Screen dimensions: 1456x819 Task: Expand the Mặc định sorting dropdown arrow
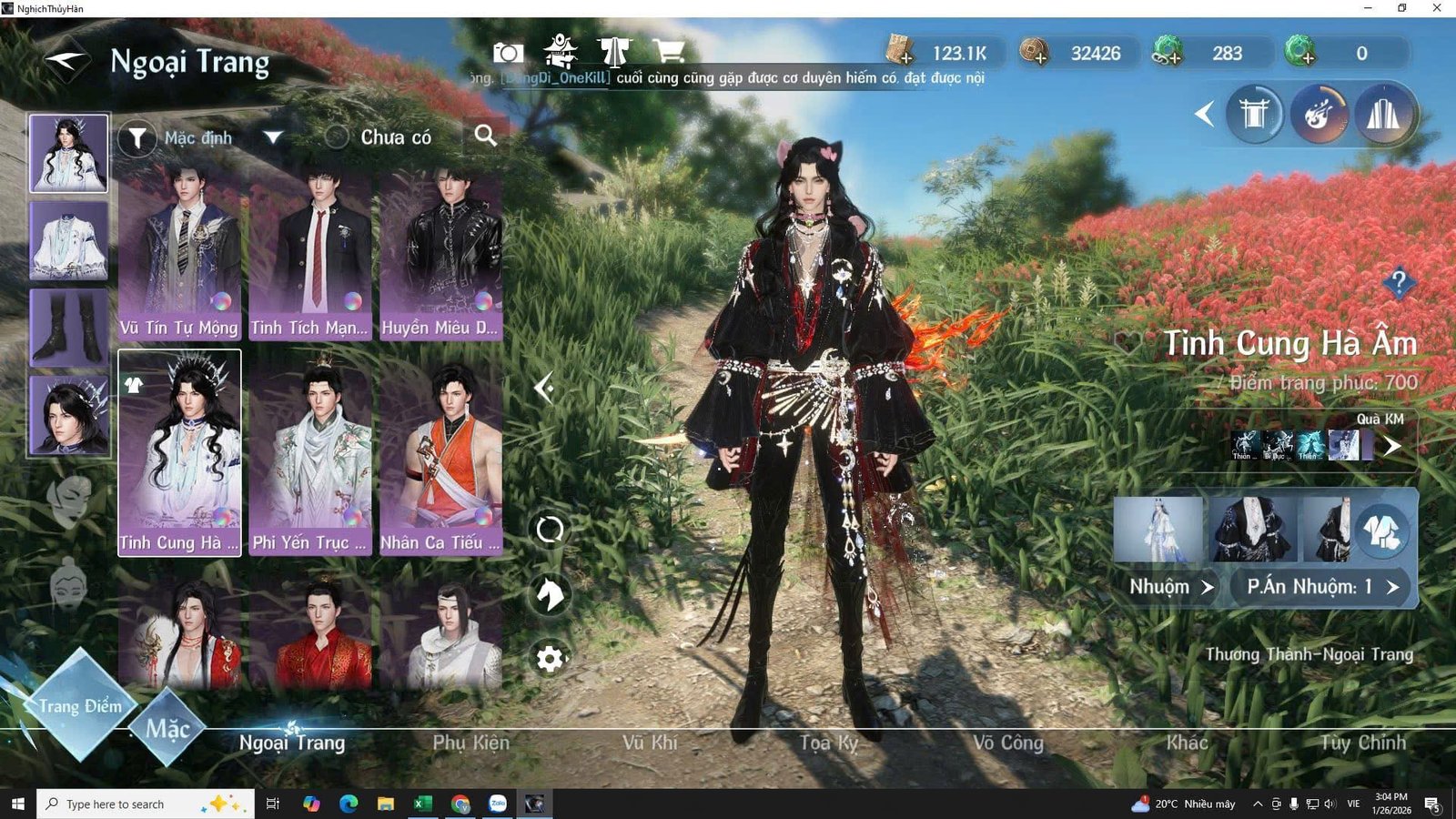tap(271, 136)
